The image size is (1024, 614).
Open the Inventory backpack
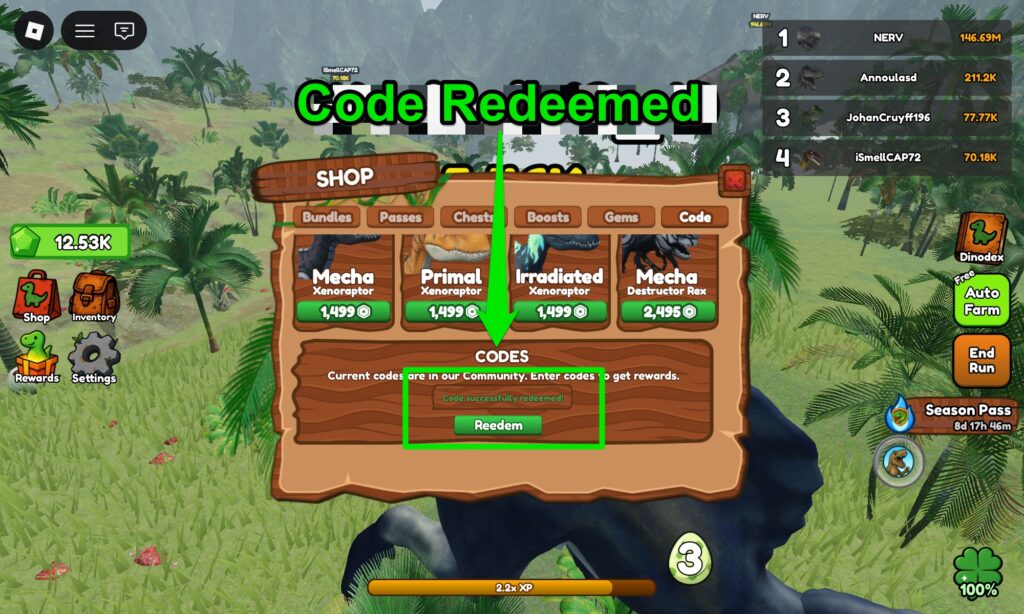[x=94, y=296]
